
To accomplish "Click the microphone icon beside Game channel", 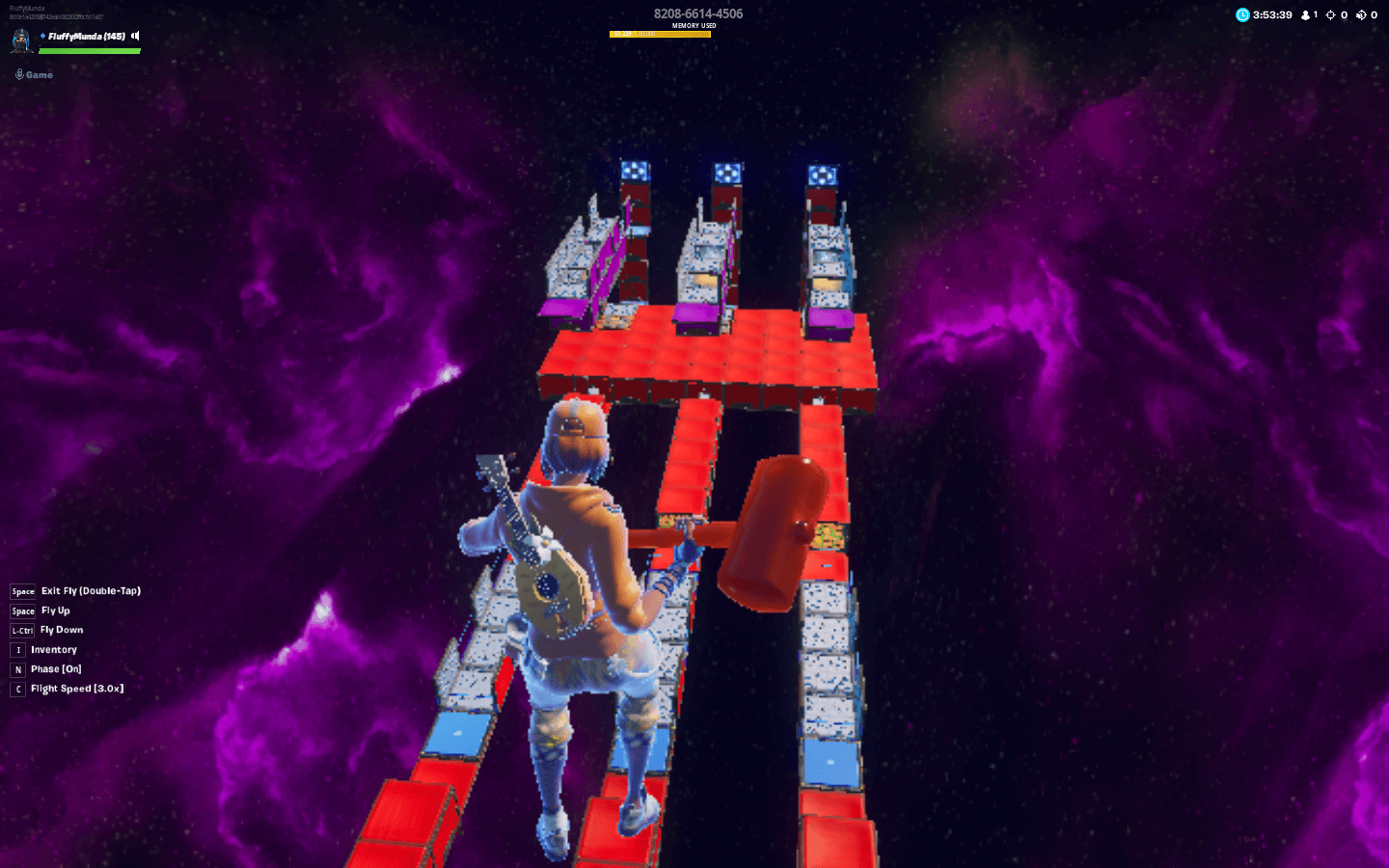I will [20, 74].
